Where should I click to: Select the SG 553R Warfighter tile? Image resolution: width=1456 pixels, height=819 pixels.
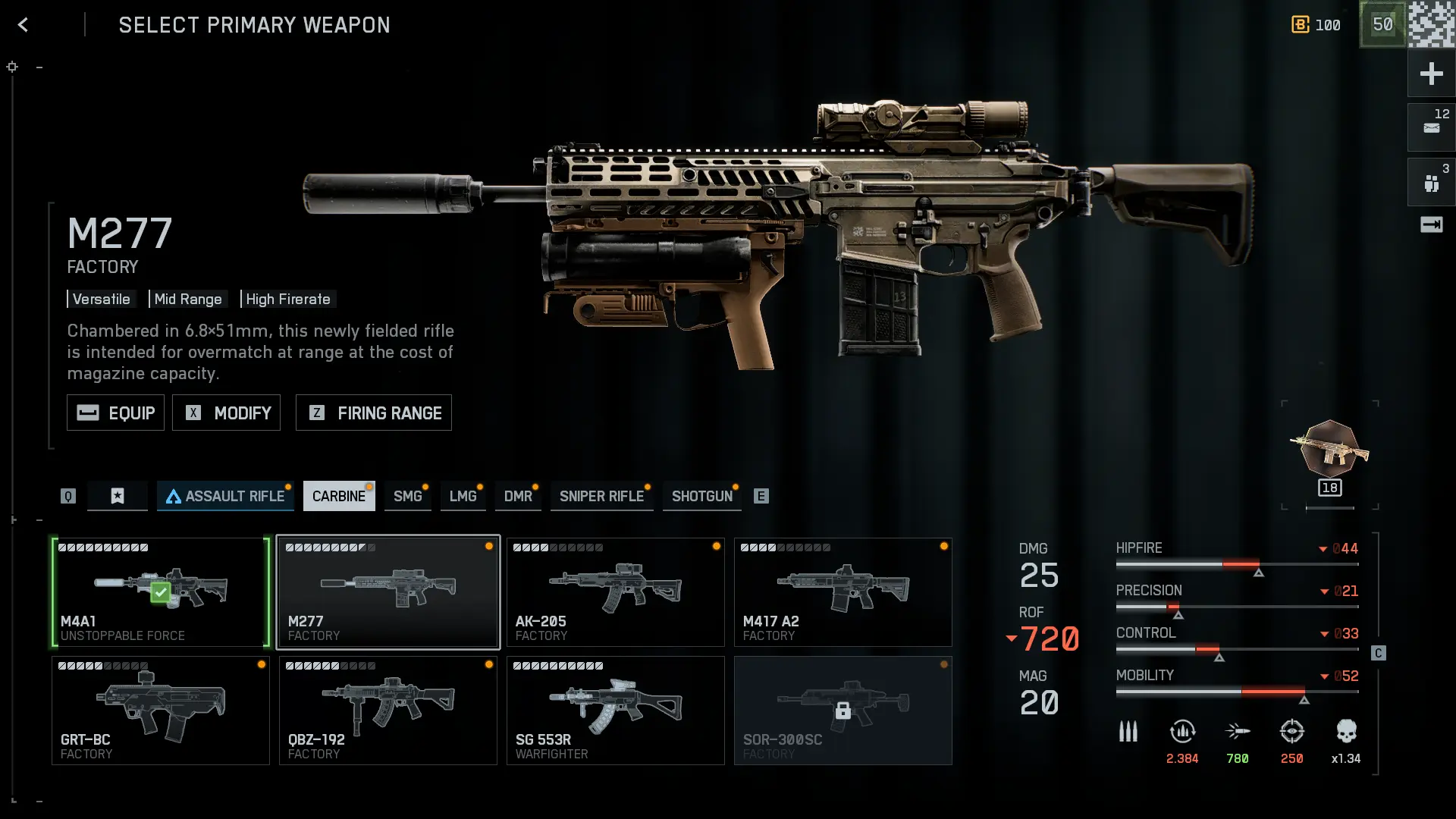pyautogui.click(x=615, y=711)
